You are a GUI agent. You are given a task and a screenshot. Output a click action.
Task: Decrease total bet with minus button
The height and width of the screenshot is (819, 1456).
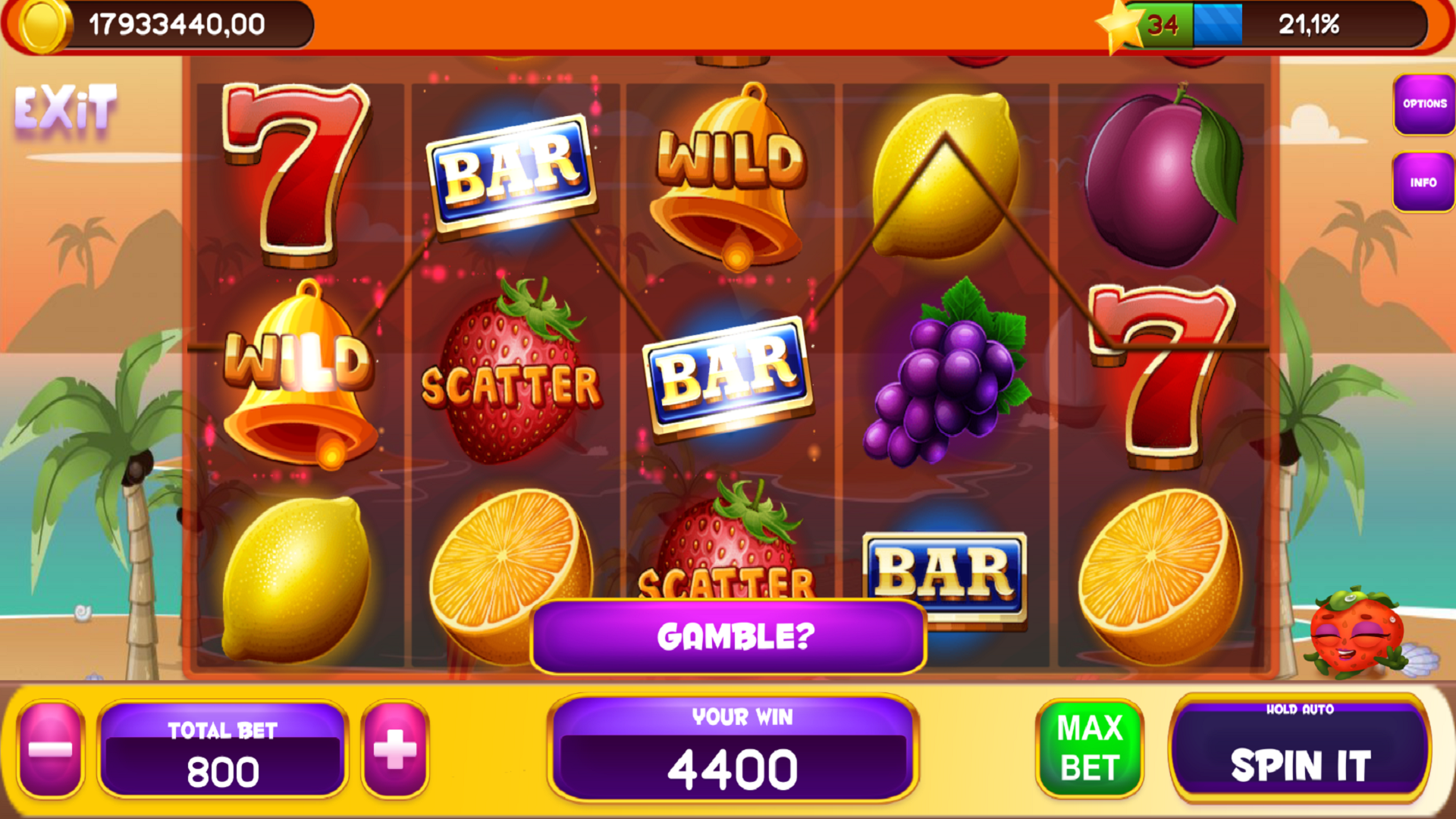pos(50,749)
